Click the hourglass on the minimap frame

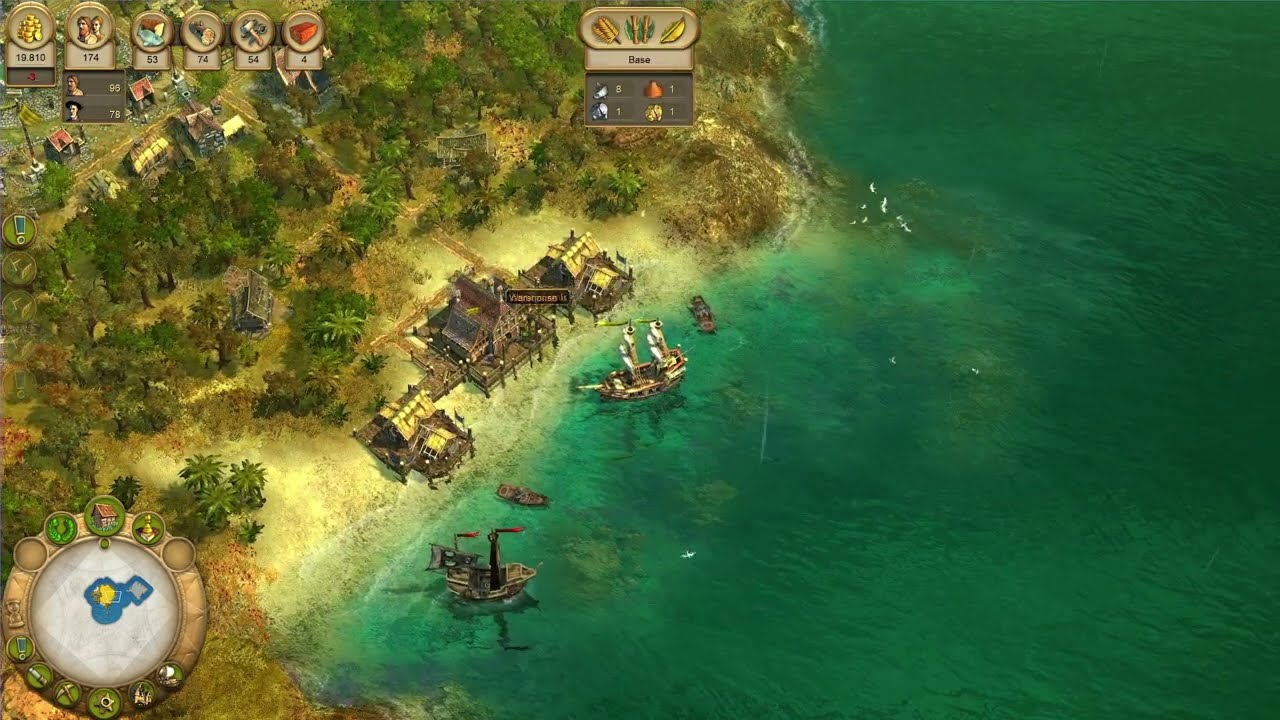pos(16,612)
